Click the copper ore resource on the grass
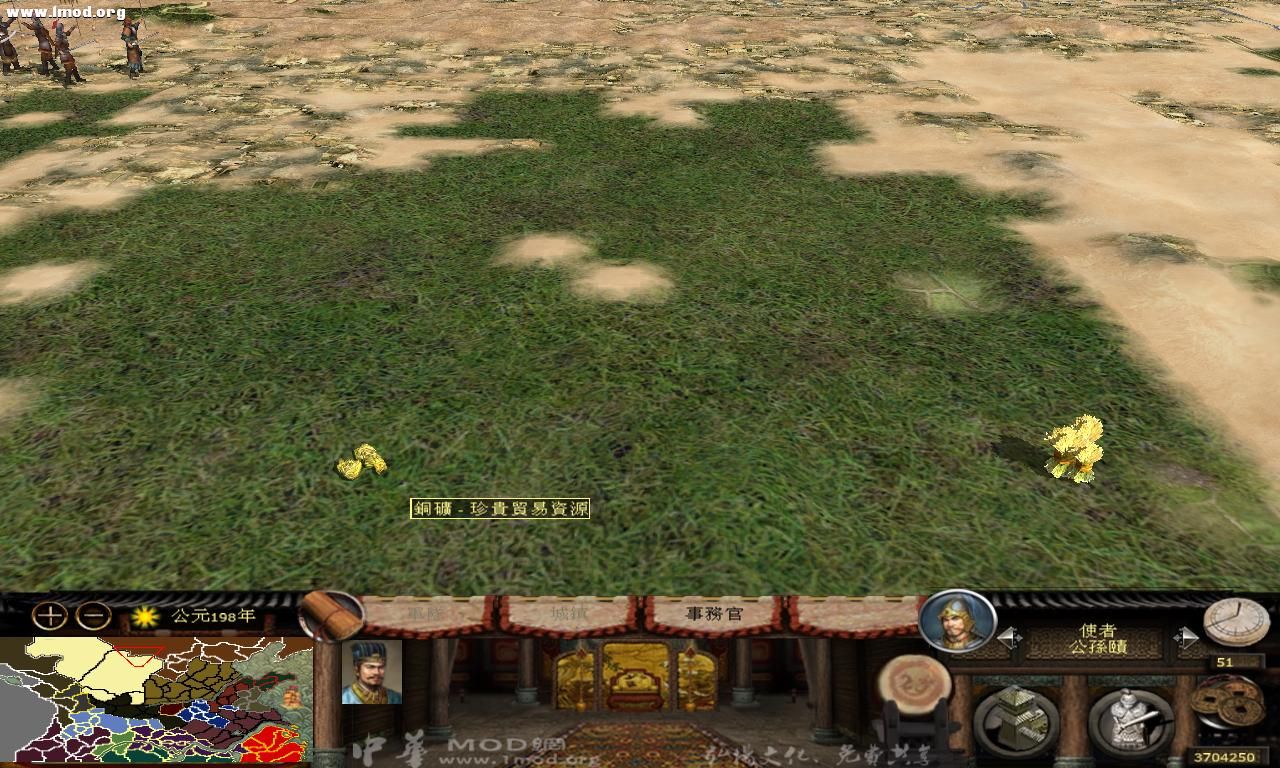 tap(362, 463)
